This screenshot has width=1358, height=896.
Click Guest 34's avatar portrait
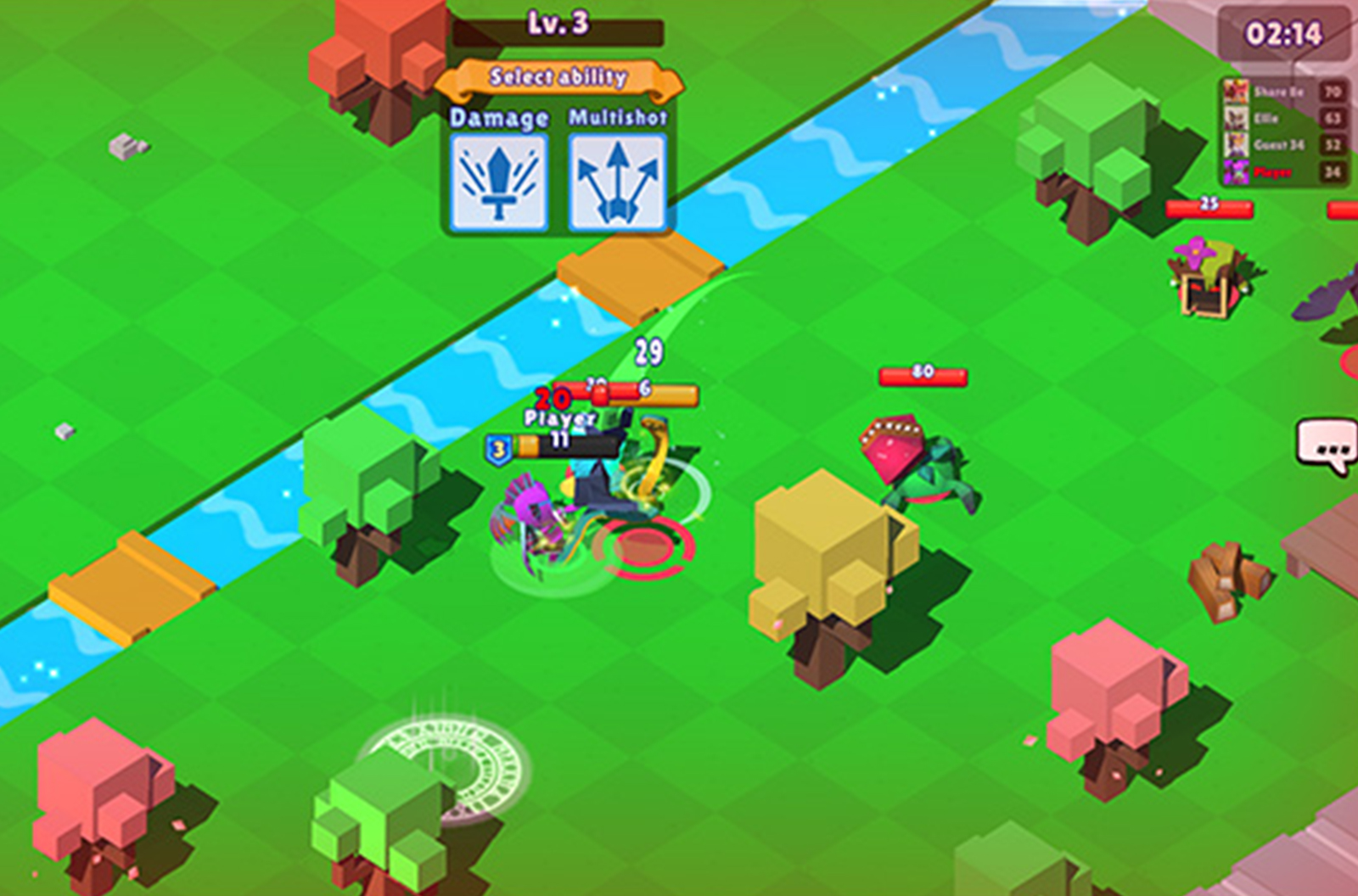coord(1237,144)
